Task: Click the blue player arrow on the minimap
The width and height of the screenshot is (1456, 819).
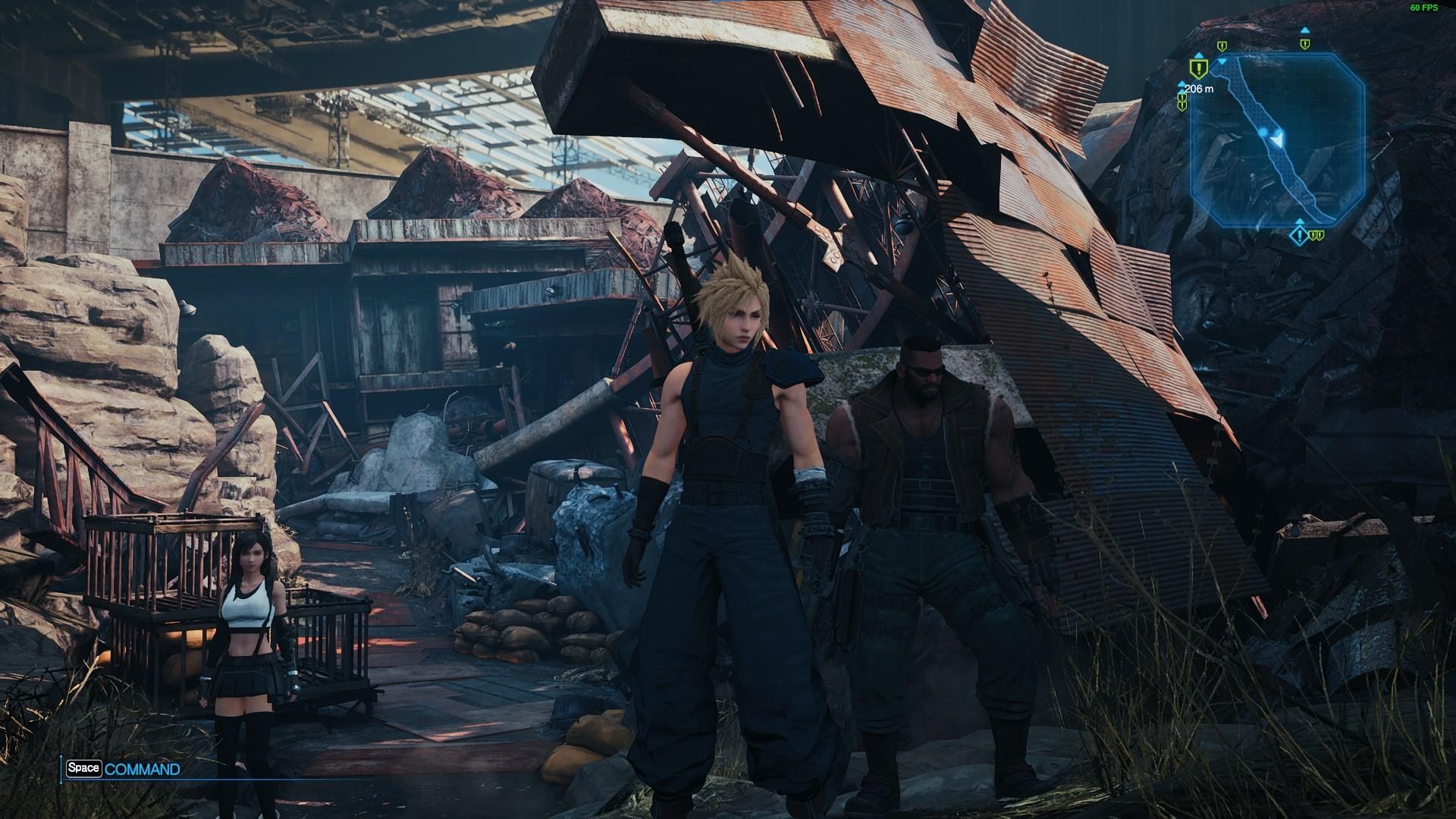Action: click(x=1278, y=140)
